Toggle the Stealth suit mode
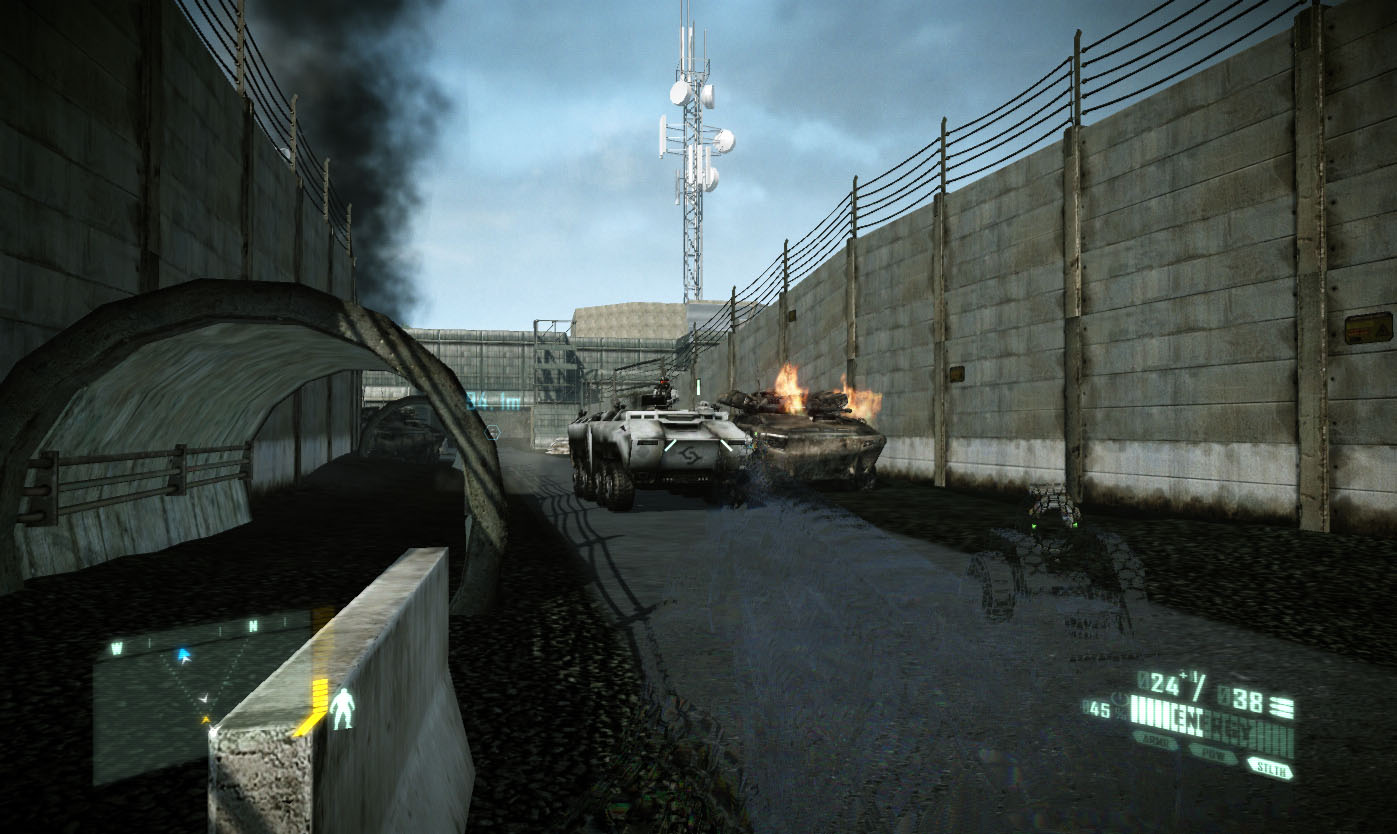Screen dimensions: 1397x834 pyautogui.click(x=1268, y=767)
